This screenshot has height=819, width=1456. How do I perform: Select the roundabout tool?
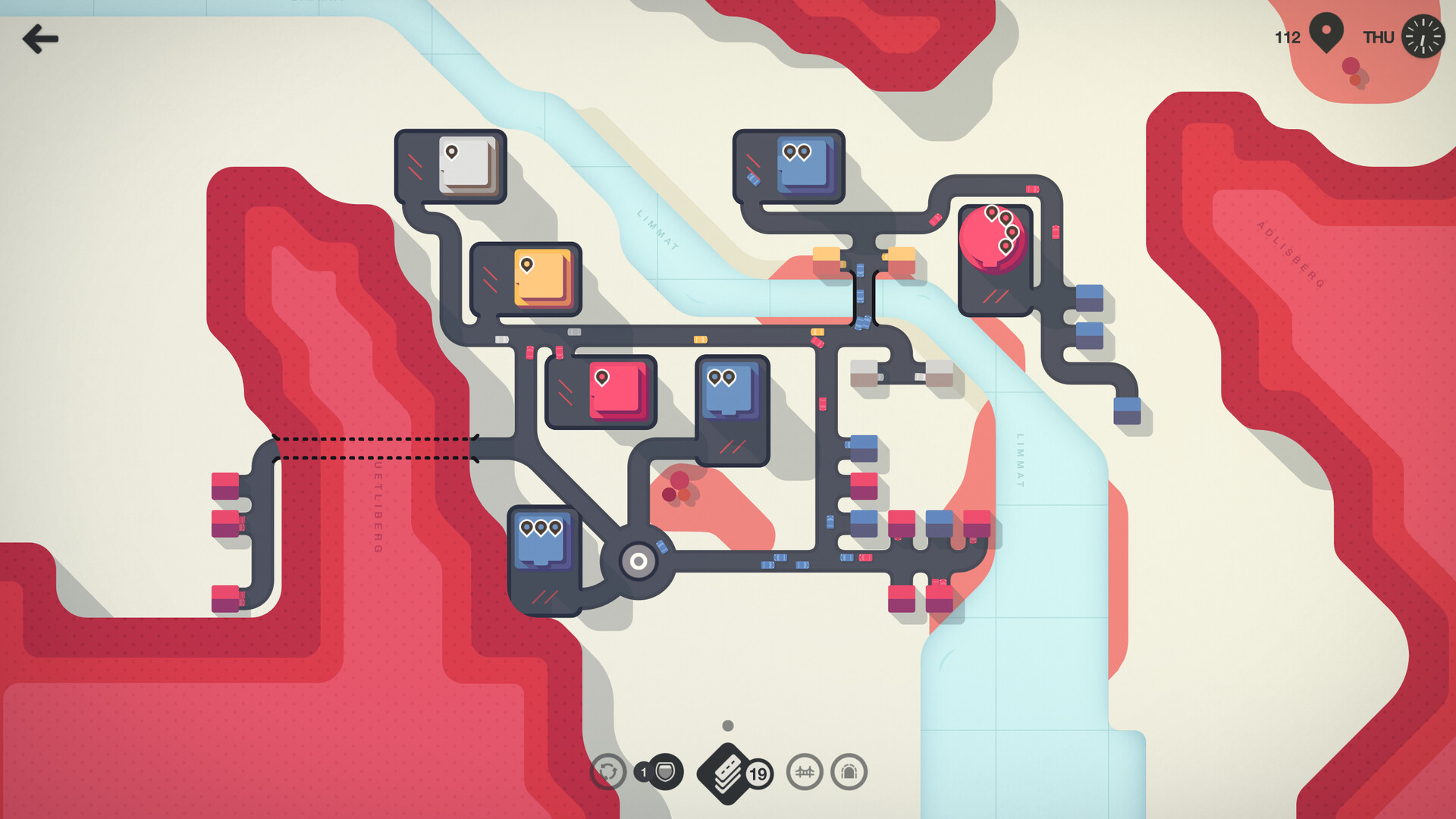pos(607,772)
